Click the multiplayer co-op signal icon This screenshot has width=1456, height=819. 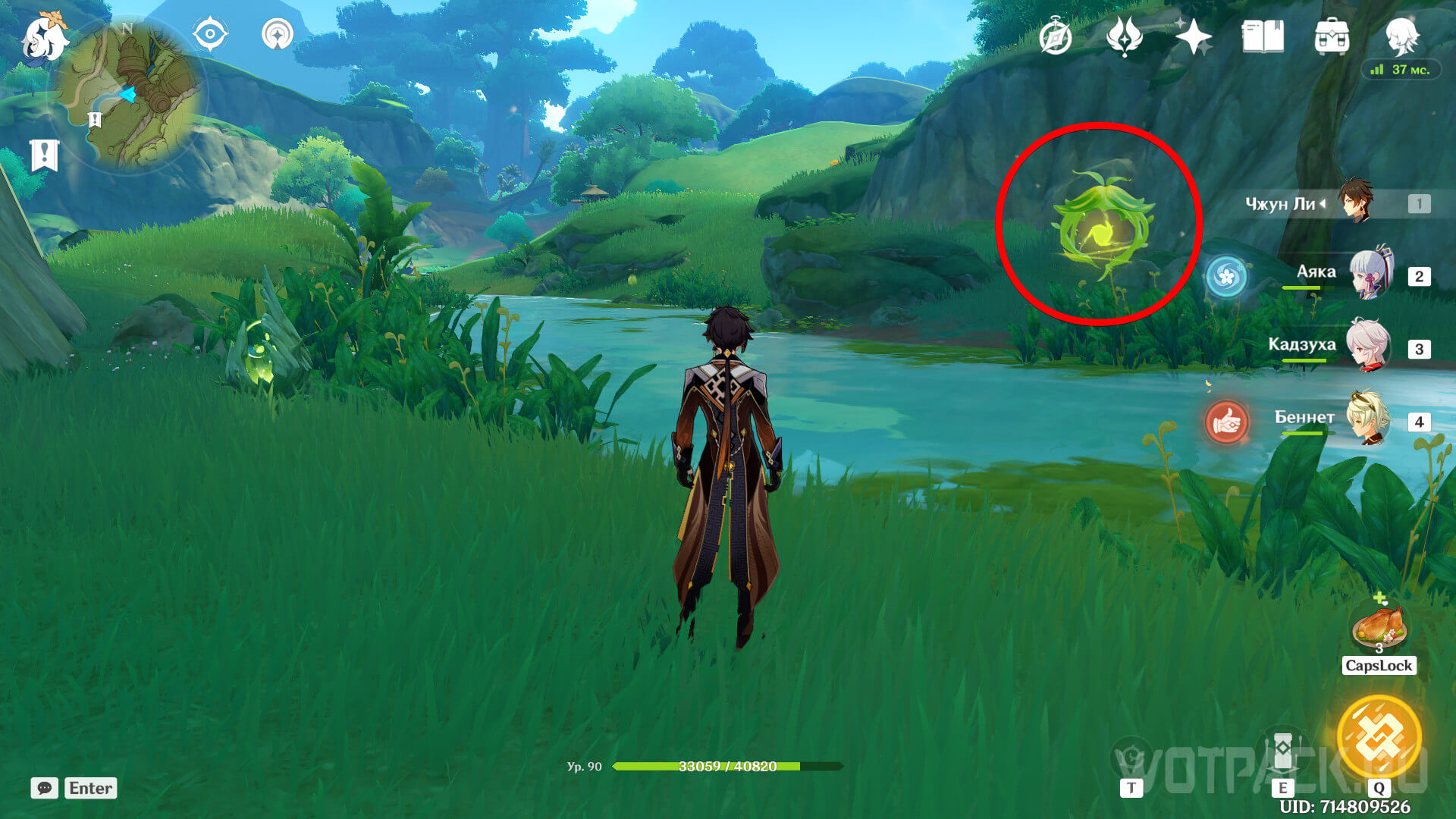(x=278, y=34)
